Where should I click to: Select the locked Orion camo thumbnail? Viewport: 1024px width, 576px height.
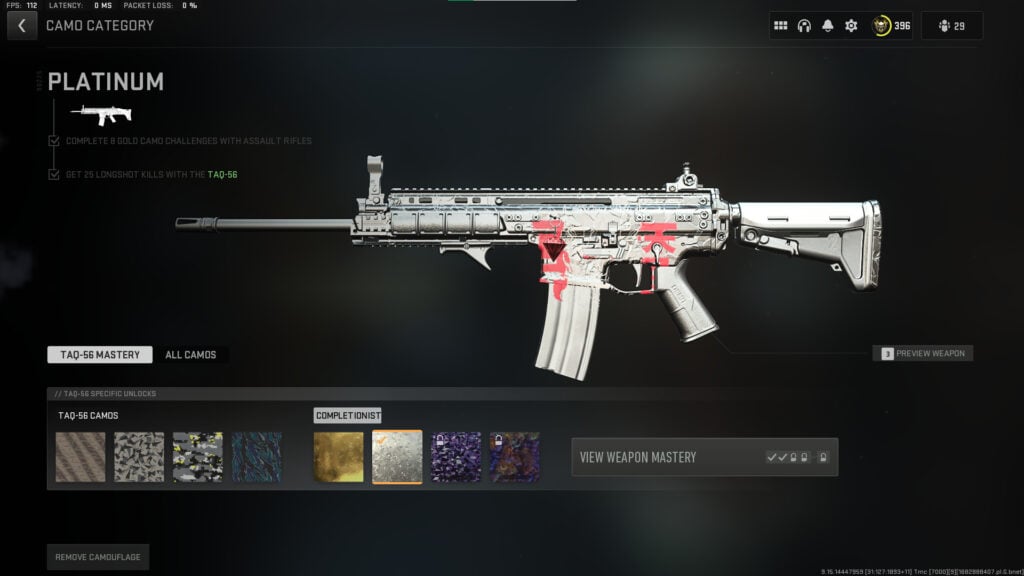coord(515,457)
